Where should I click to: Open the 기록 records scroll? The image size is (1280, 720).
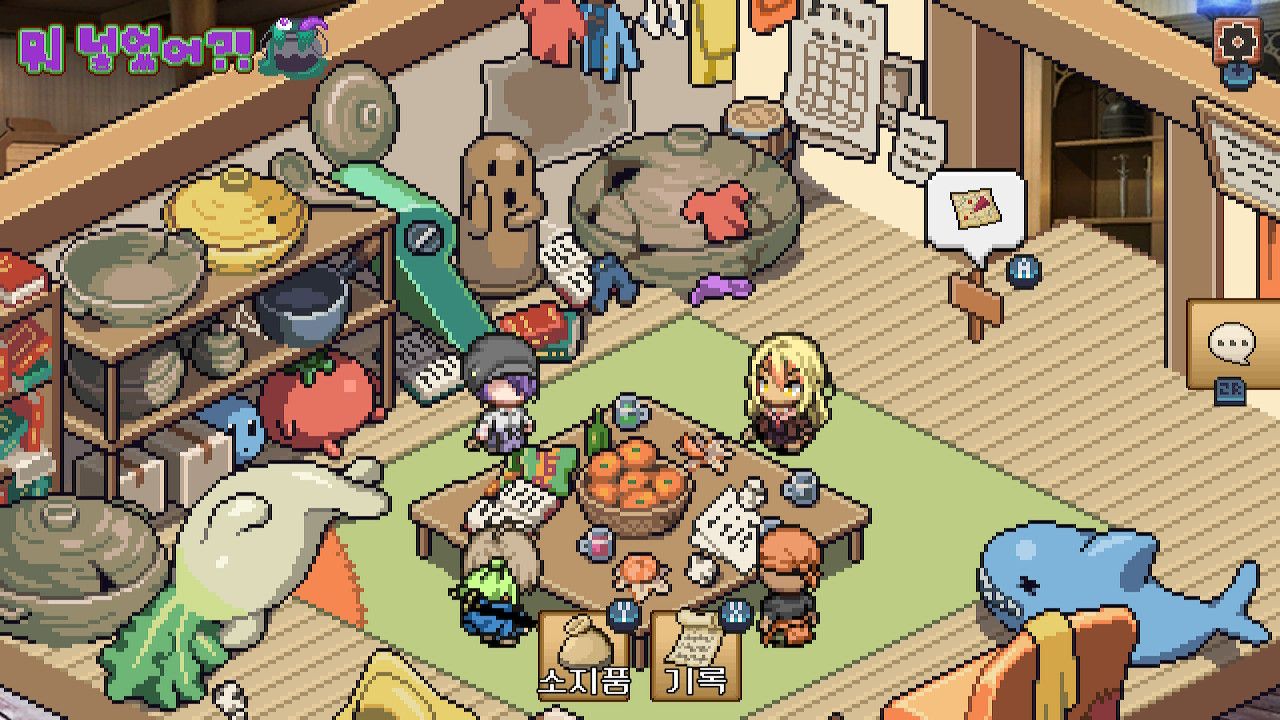(x=696, y=652)
